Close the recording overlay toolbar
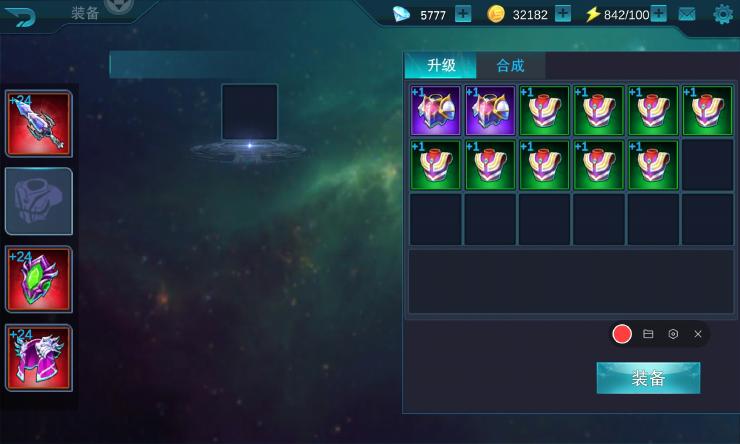Viewport: 740px width, 444px height. coord(698,334)
